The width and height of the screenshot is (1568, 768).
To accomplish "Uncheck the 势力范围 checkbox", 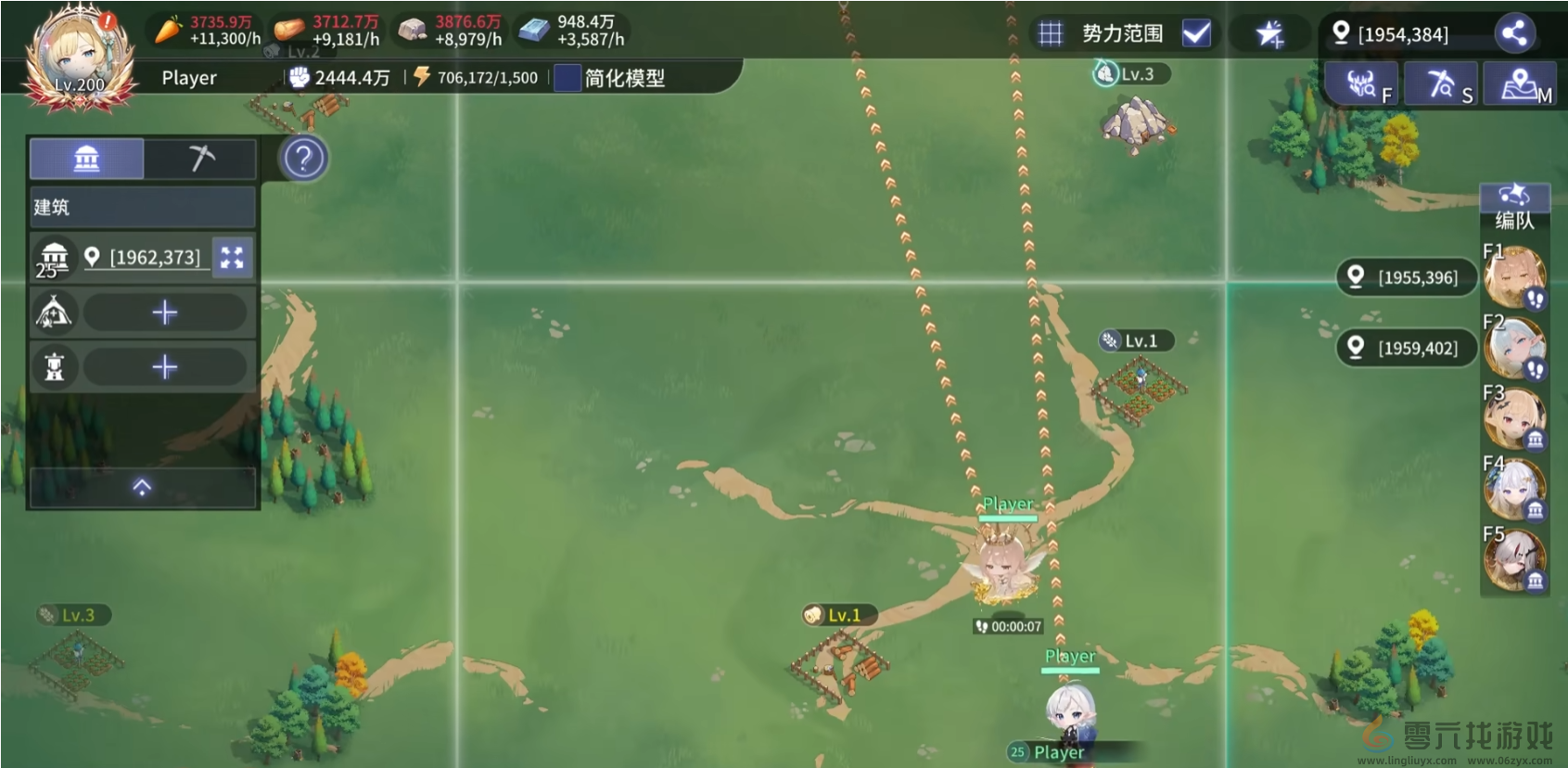I will [x=1197, y=33].
